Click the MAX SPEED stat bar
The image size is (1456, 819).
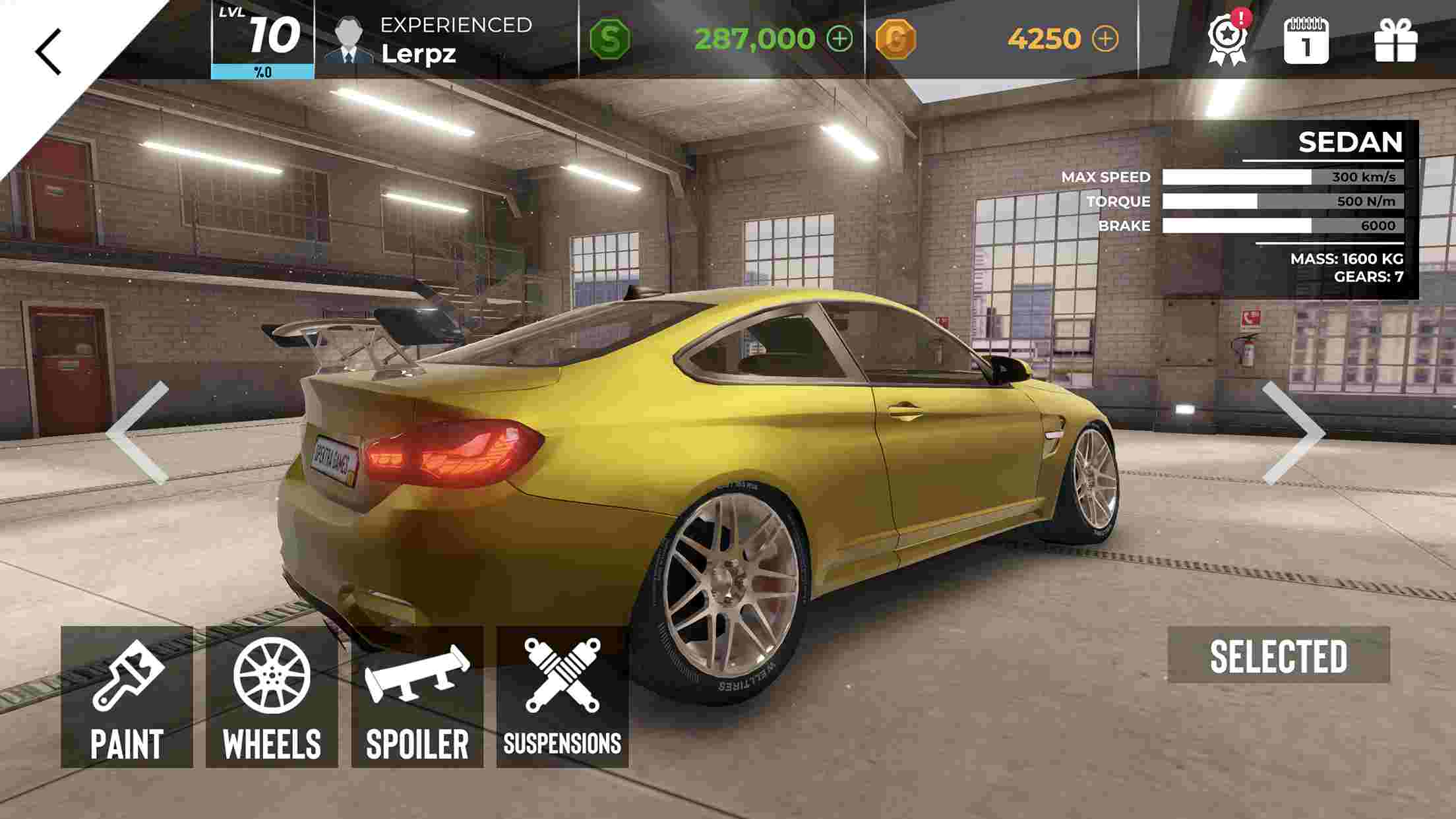point(1278,177)
